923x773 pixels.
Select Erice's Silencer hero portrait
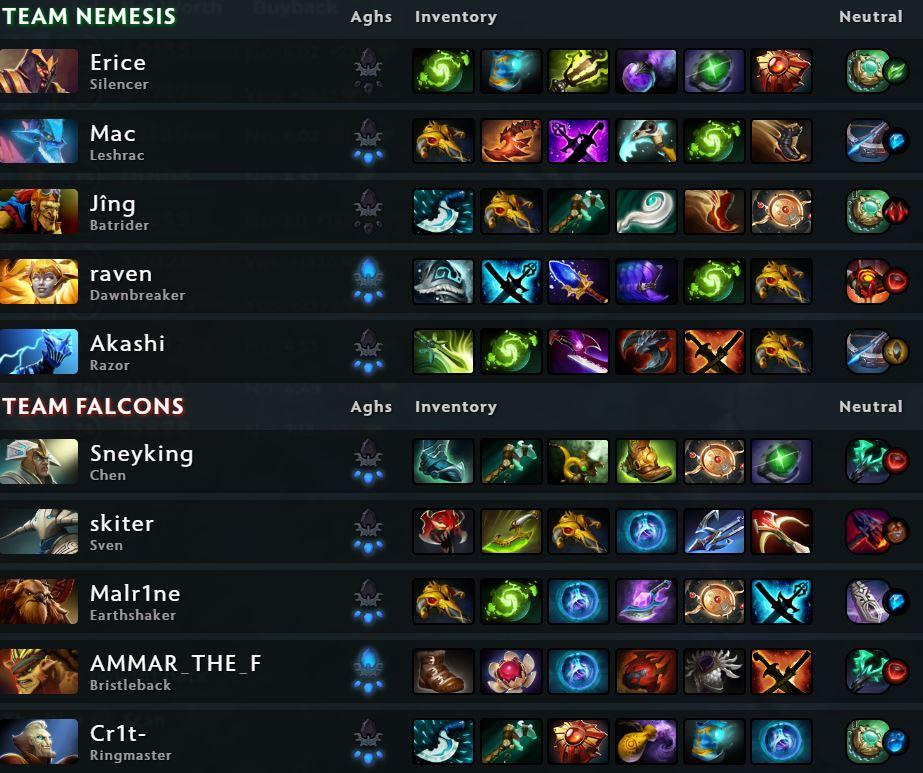tap(39, 71)
